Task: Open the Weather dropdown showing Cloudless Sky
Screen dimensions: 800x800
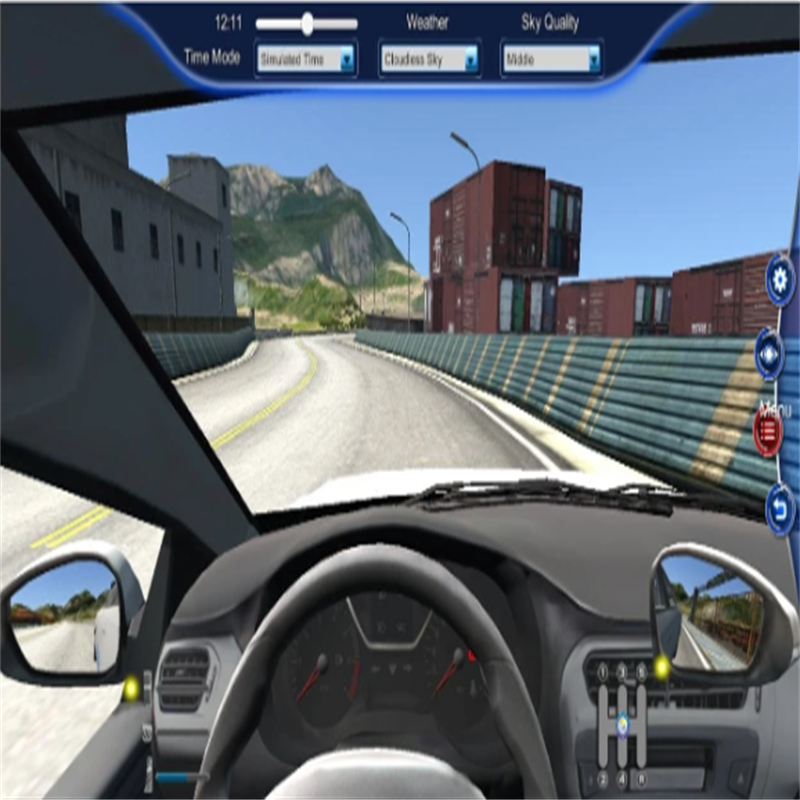Action: (430, 60)
